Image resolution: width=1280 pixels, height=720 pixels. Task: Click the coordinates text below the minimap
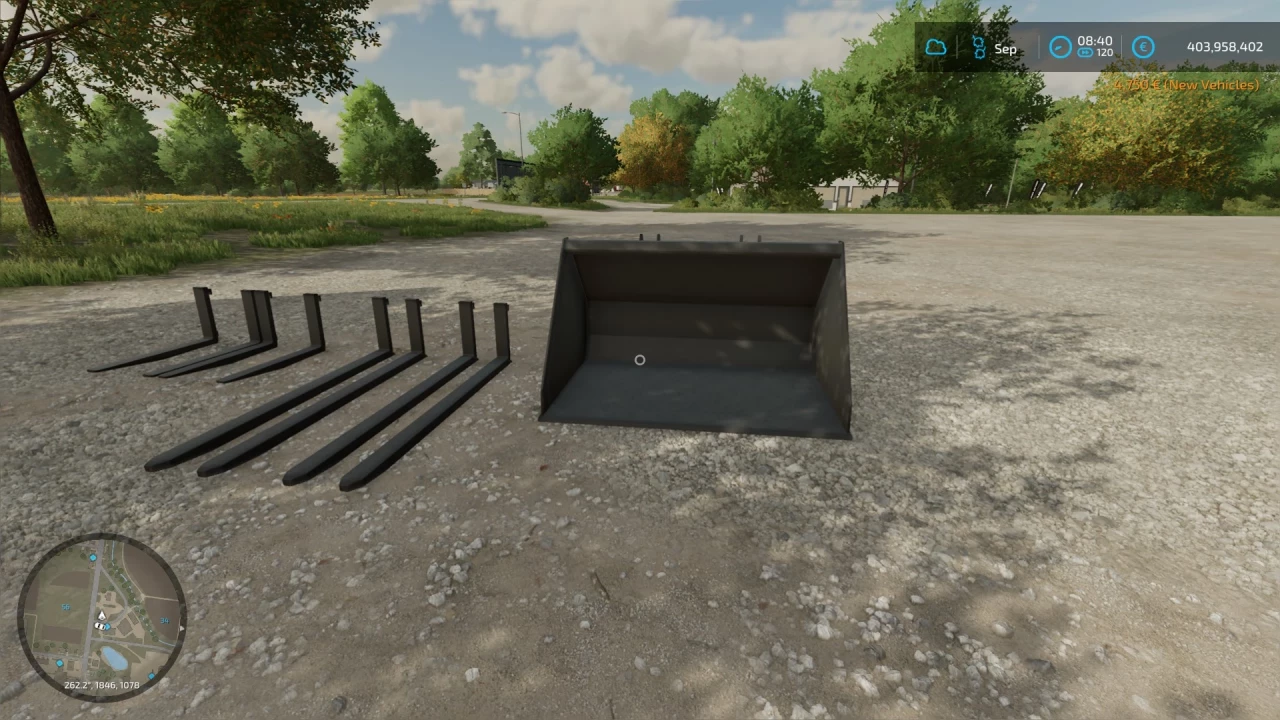[102, 684]
